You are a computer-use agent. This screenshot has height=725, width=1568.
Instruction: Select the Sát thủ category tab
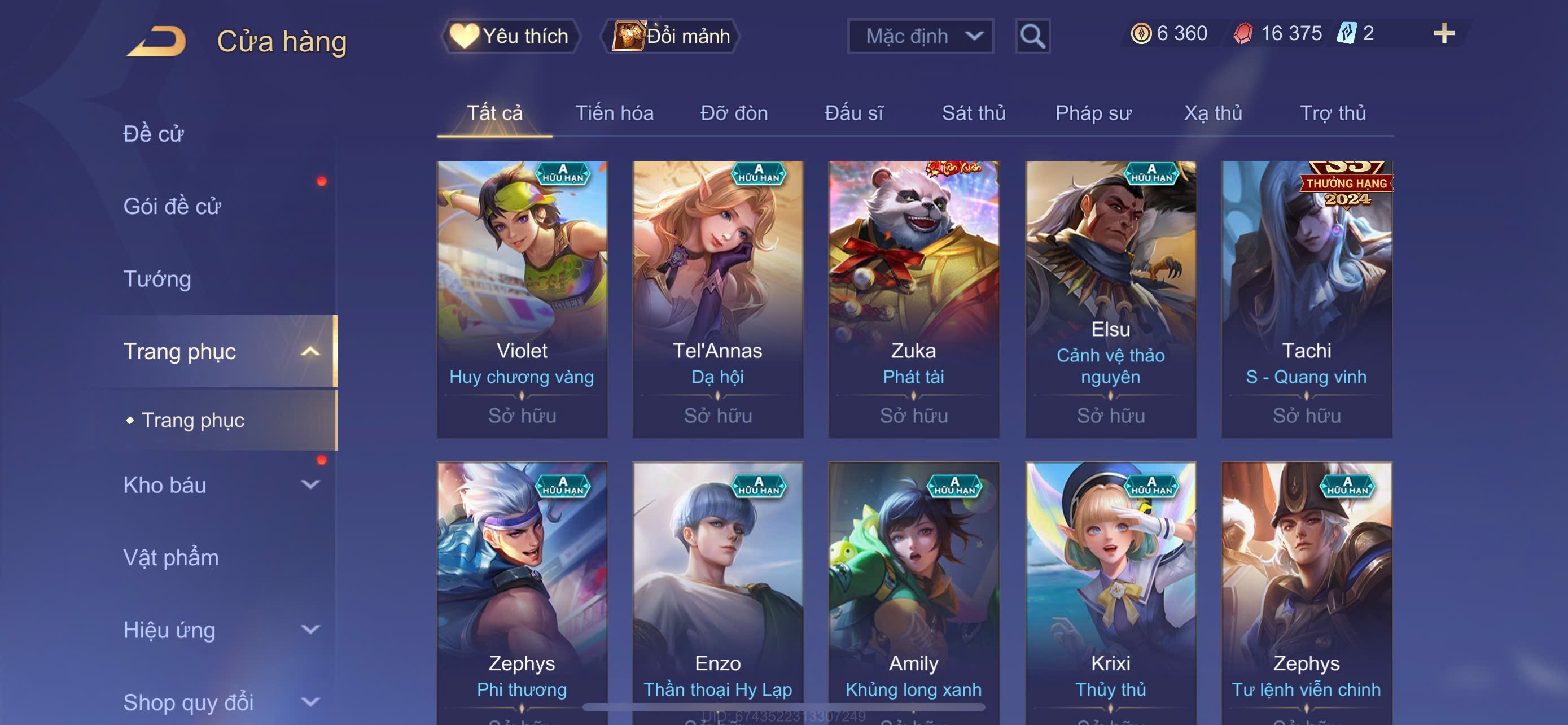click(973, 113)
